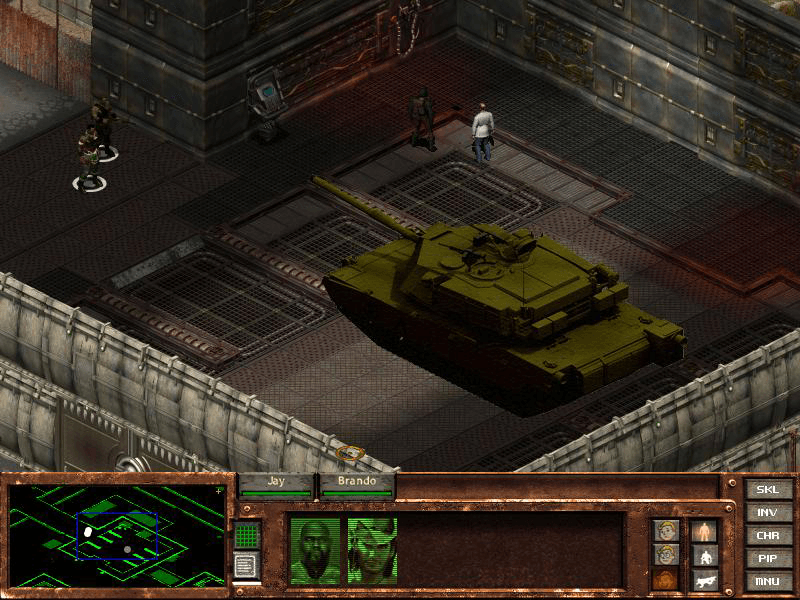800x600 pixels.
Task: Open the text log document icon
Action: pyautogui.click(x=246, y=565)
